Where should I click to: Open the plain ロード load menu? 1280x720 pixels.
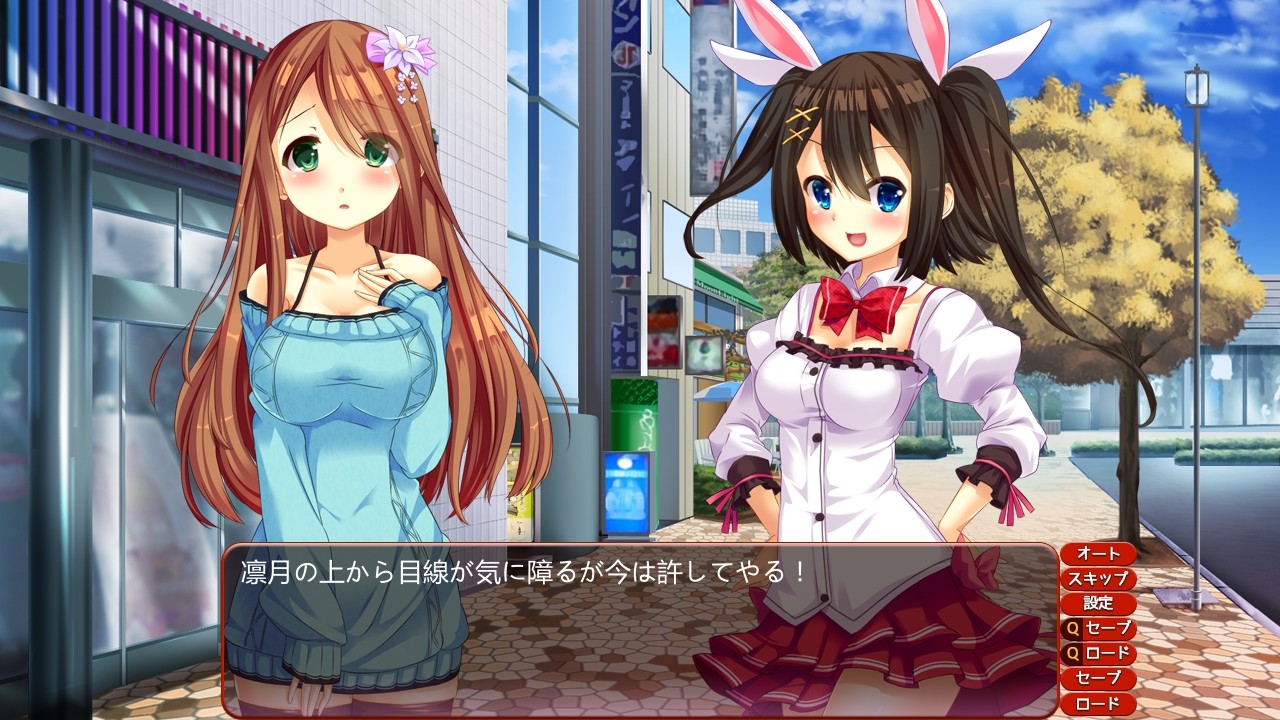[1097, 704]
